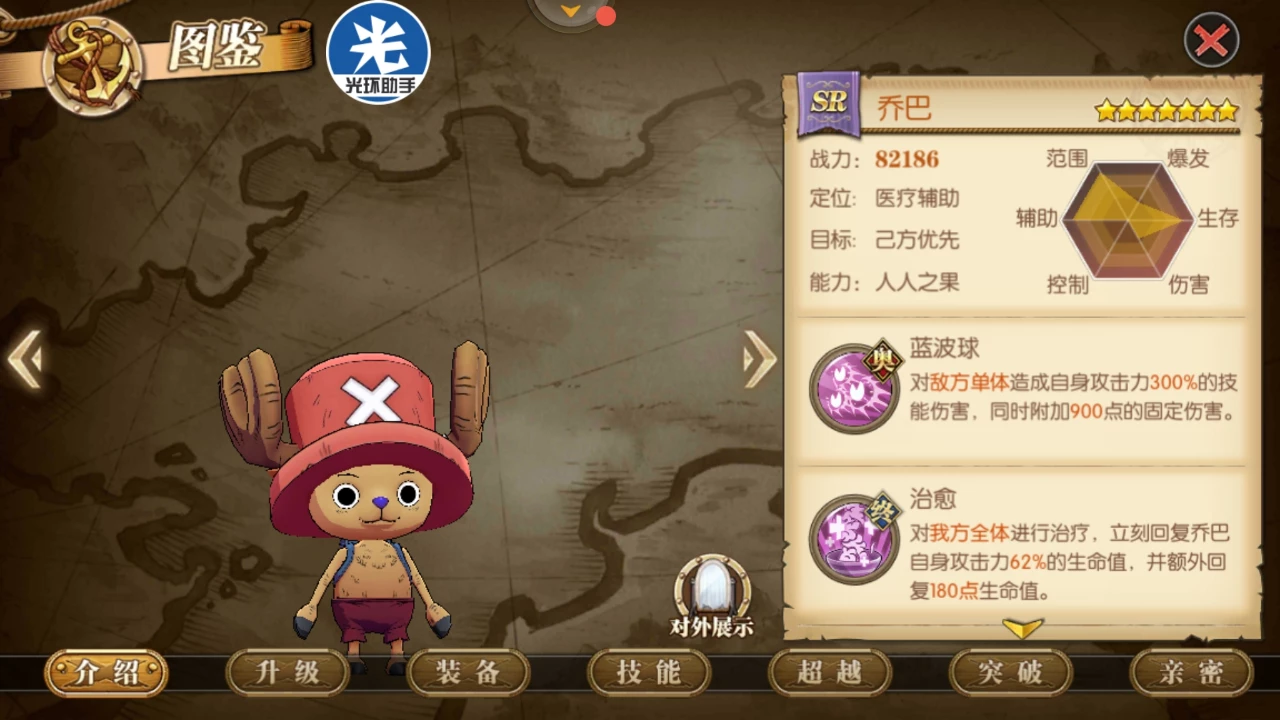Expand skill list with the yellow down arrow
Viewport: 1280px width, 720px height.
[1022, 628]
